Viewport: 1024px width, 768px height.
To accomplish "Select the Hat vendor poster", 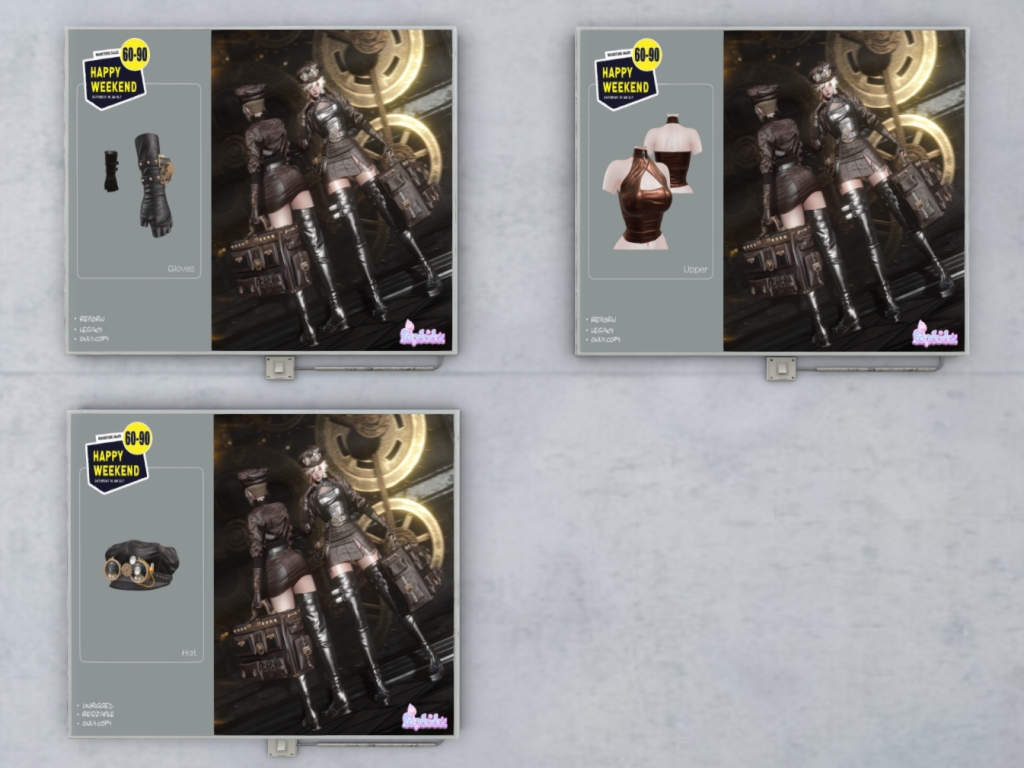I will pos(263,574).
